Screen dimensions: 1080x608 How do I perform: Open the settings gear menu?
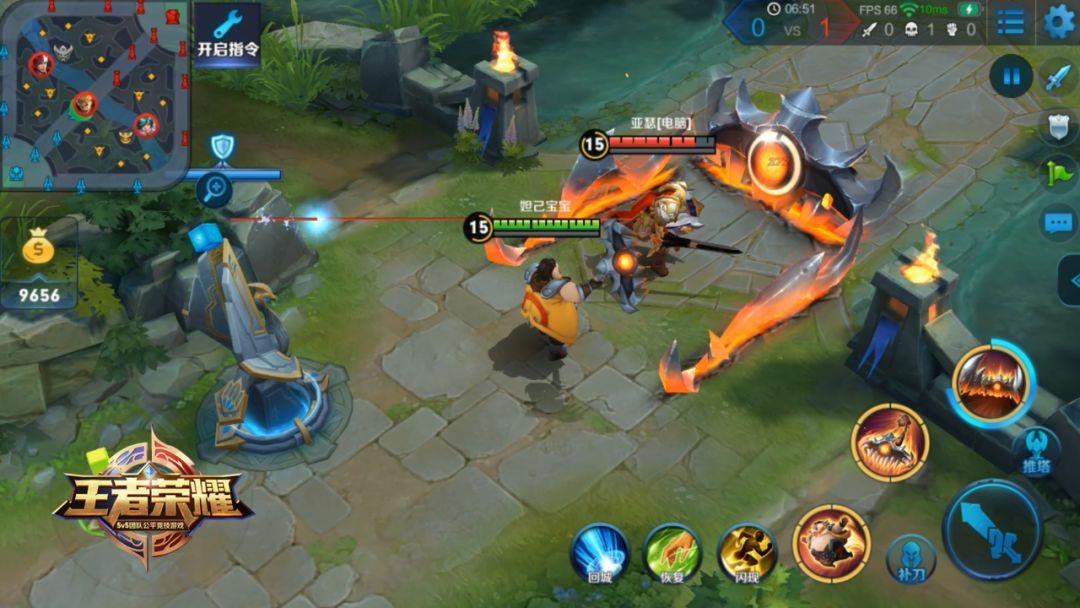(x=1058, y=21)
